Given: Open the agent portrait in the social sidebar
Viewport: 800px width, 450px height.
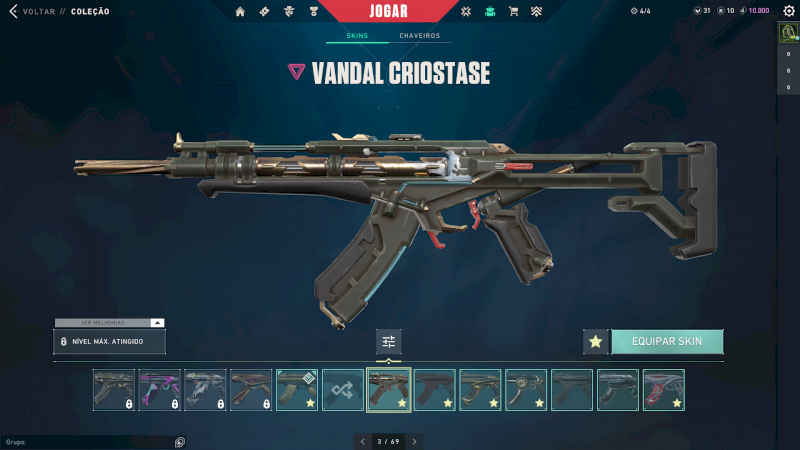Looking at the screenshot, I should coord(788,33).
